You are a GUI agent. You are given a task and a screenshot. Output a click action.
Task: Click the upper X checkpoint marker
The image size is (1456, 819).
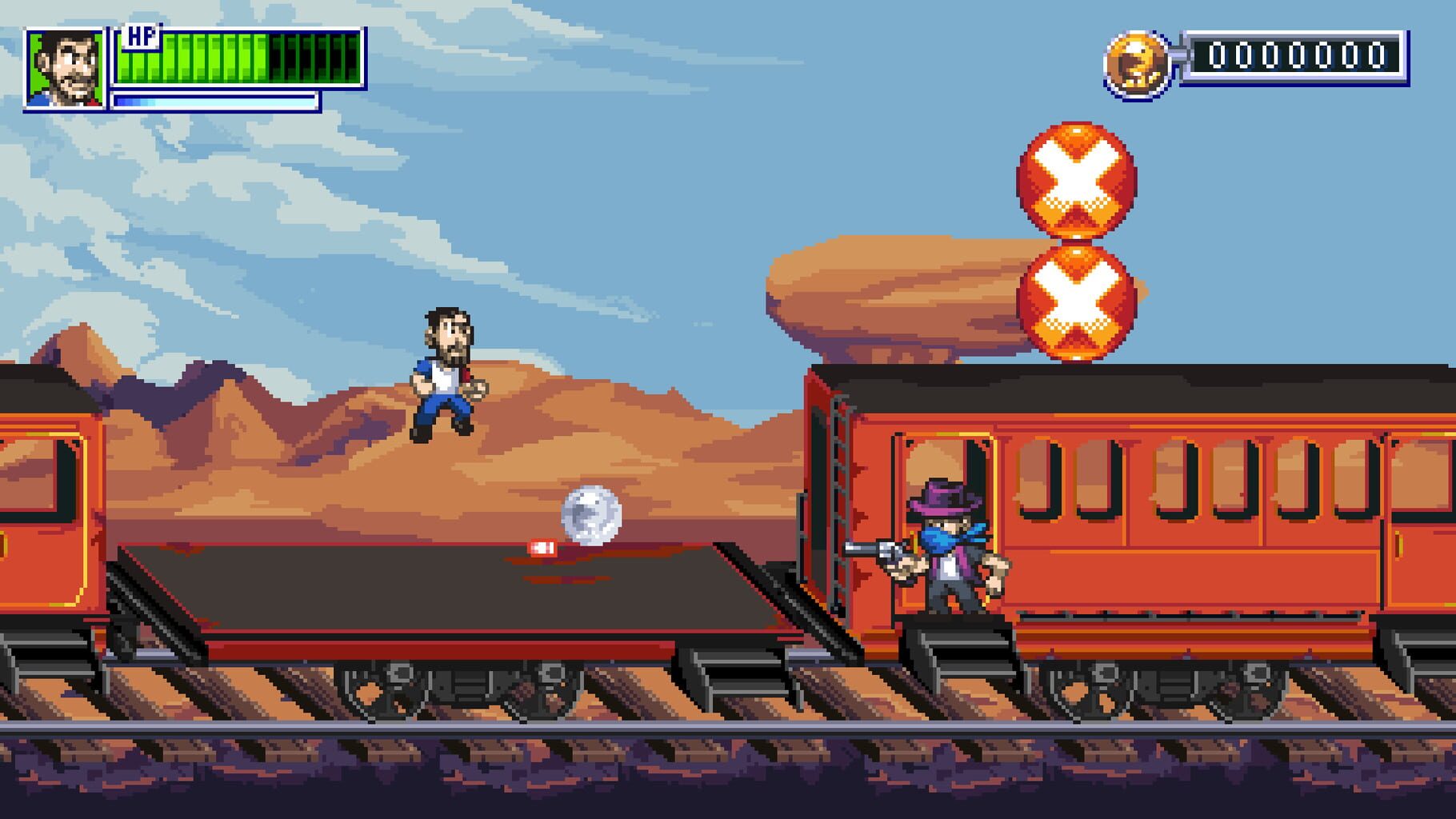1075,179
